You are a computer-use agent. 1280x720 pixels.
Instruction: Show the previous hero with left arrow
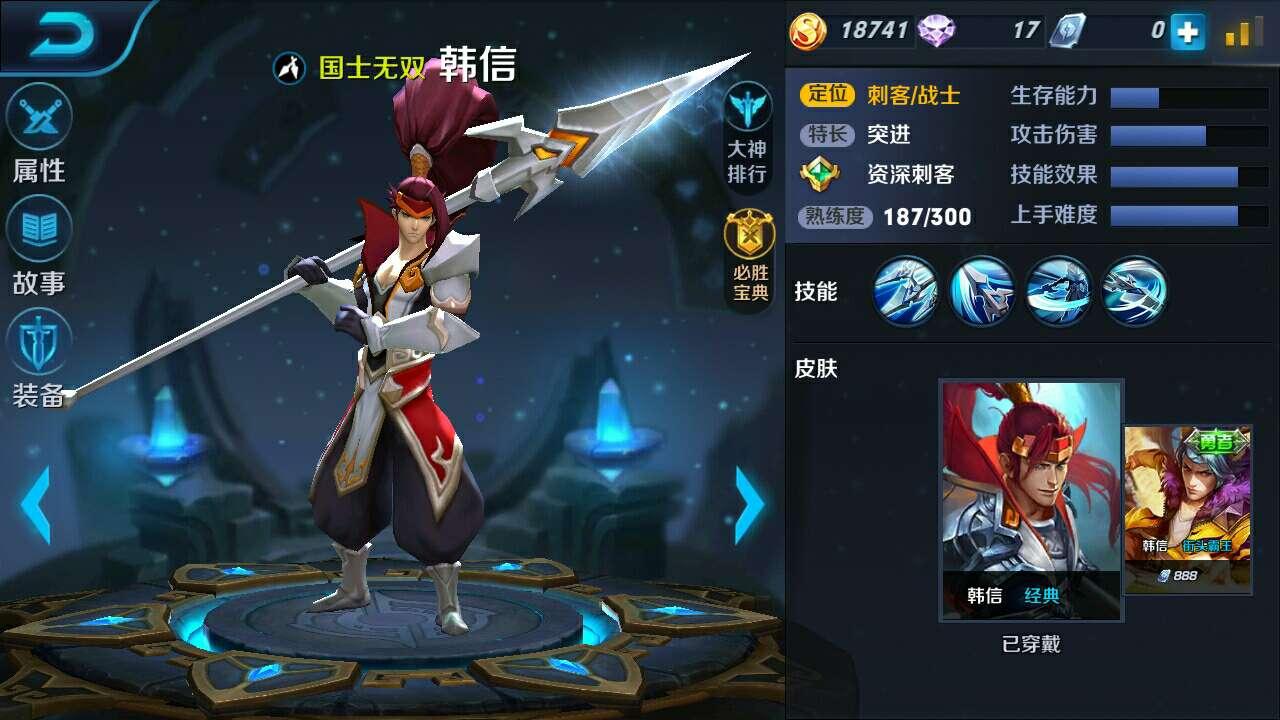point(36,505)
